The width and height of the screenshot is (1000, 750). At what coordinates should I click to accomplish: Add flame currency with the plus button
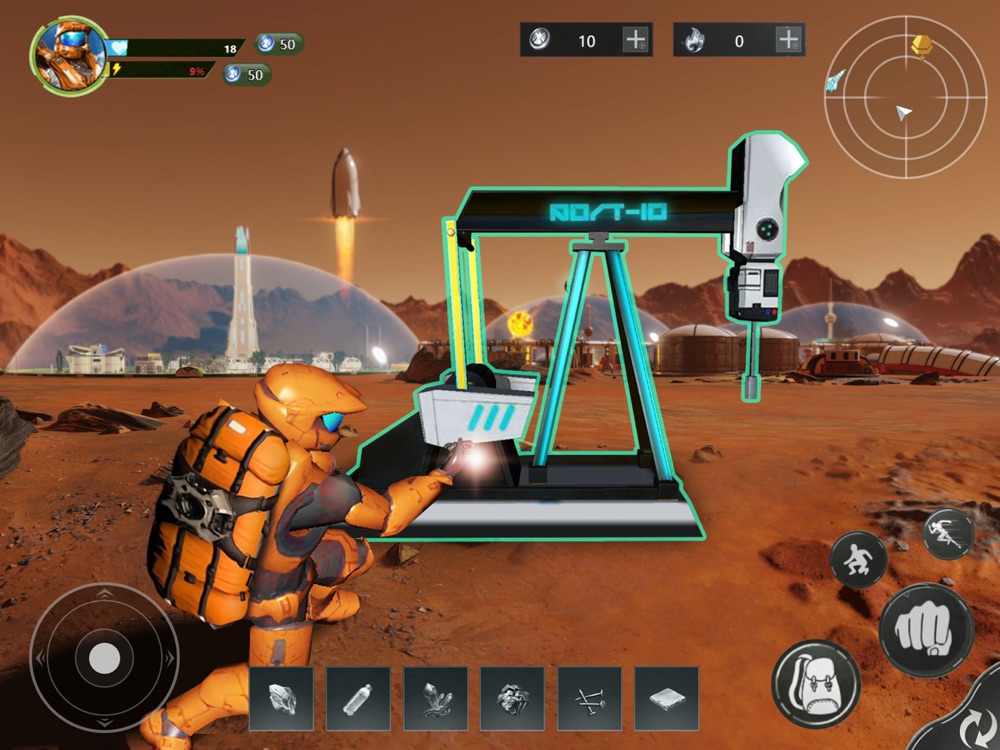pyautogui.click(x=789, y=40)
